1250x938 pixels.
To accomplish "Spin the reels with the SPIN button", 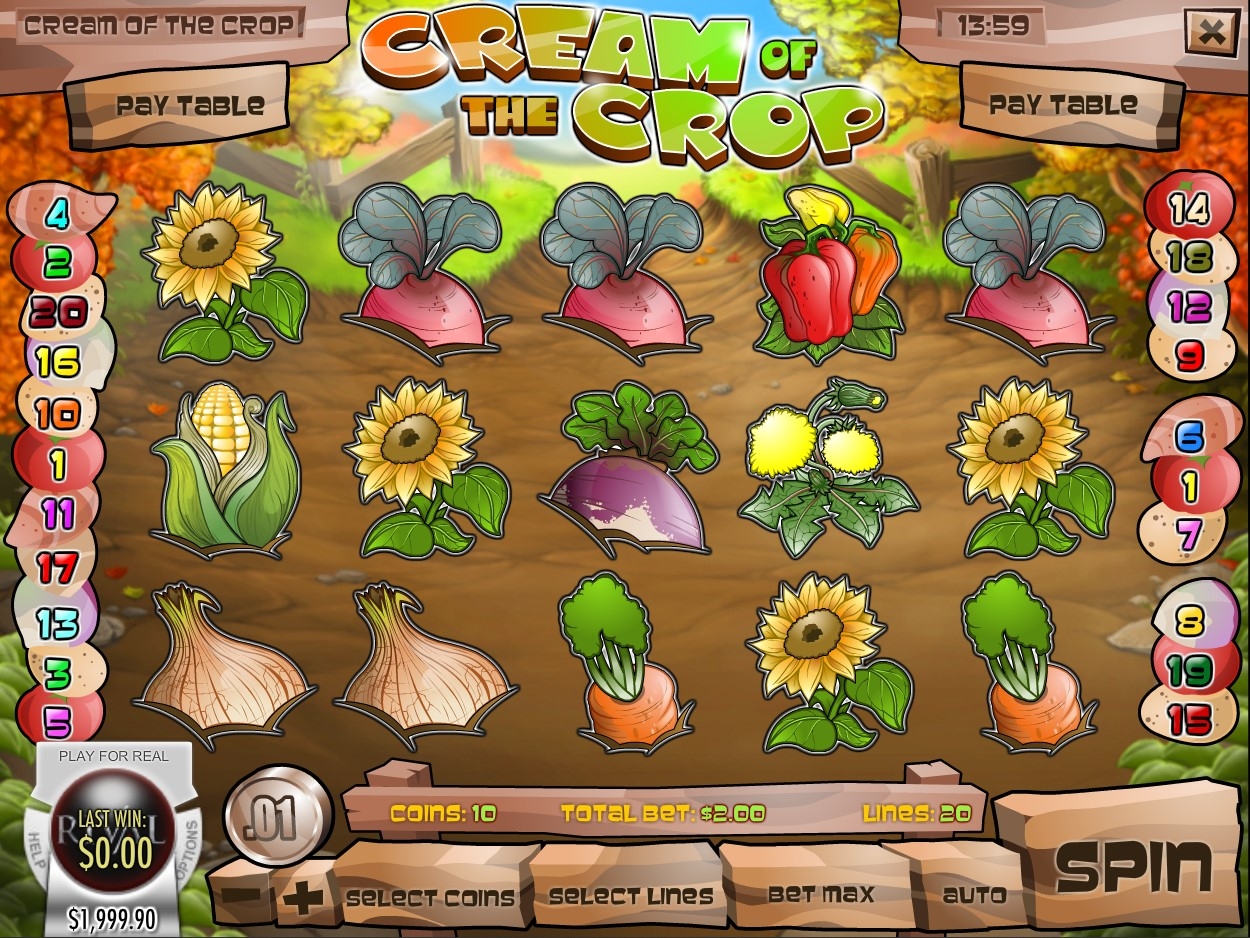I will click(x=1133, y=864).
